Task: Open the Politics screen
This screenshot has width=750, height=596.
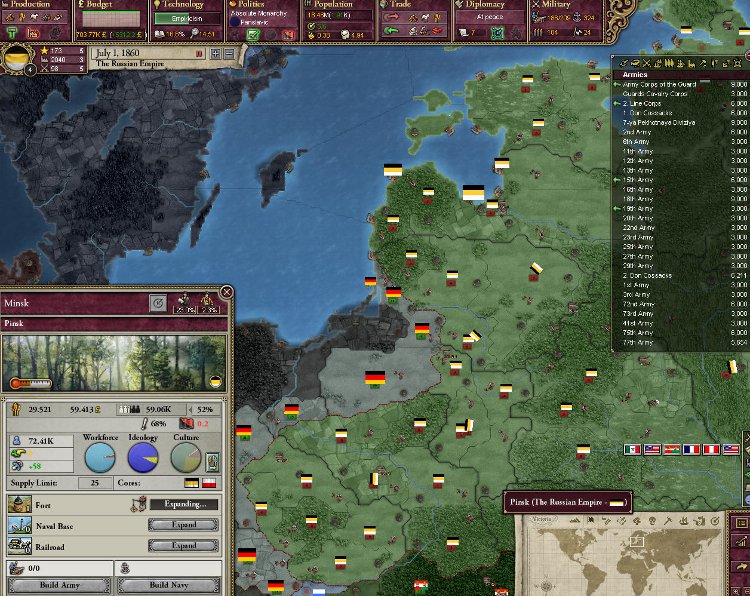Action: coord(261,5)
